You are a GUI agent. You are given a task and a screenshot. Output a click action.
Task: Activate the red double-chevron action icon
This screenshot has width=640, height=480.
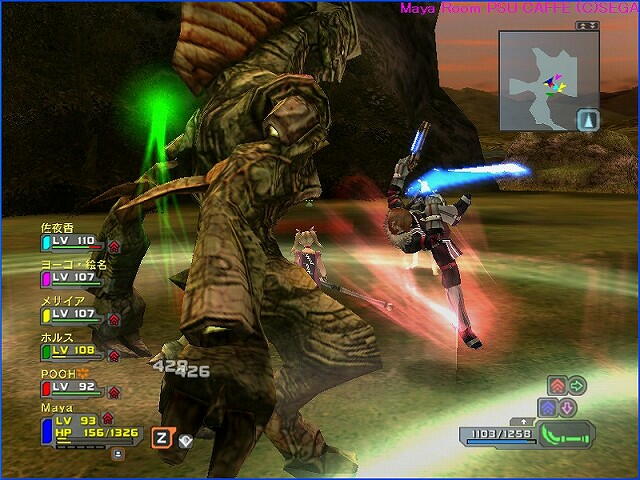tap(557, 386)
